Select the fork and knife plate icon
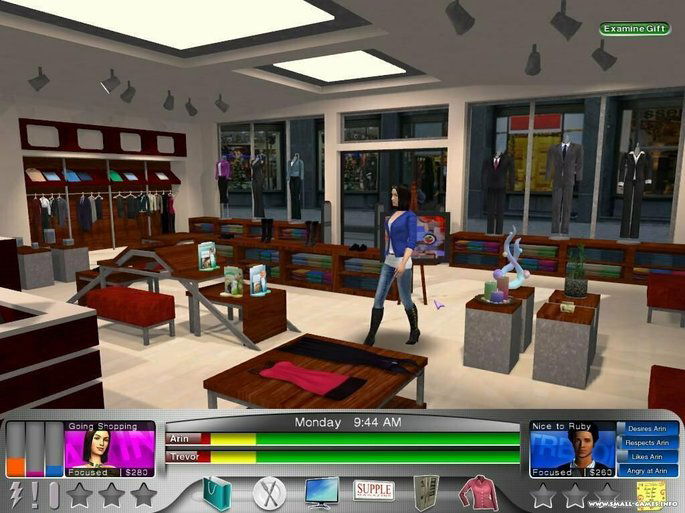 [269, 492]
